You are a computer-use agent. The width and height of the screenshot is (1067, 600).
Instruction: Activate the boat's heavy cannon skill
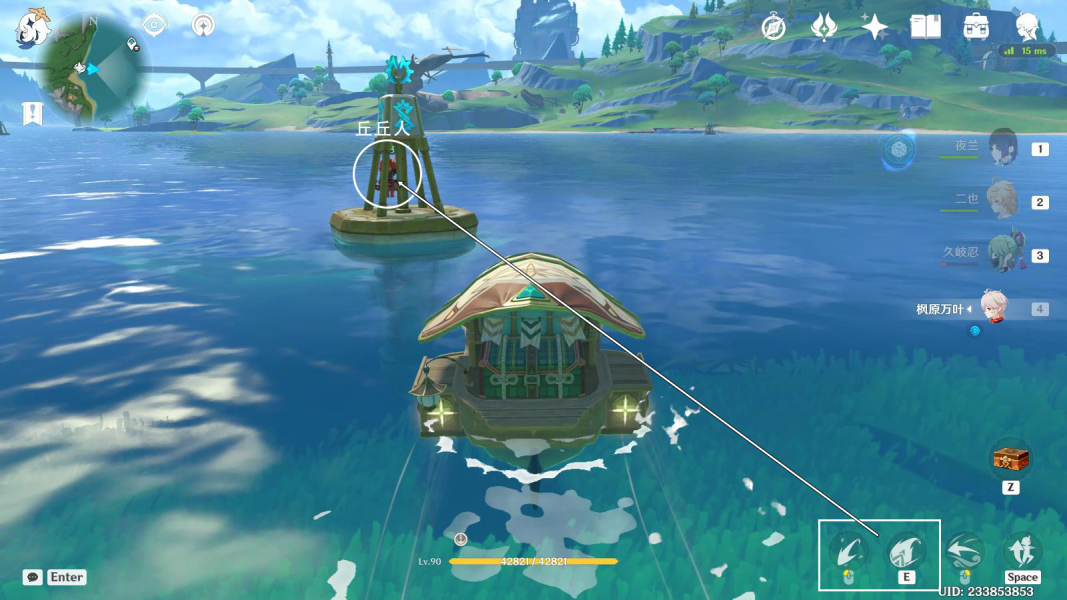pyautogui.click(x=906, y=552)
